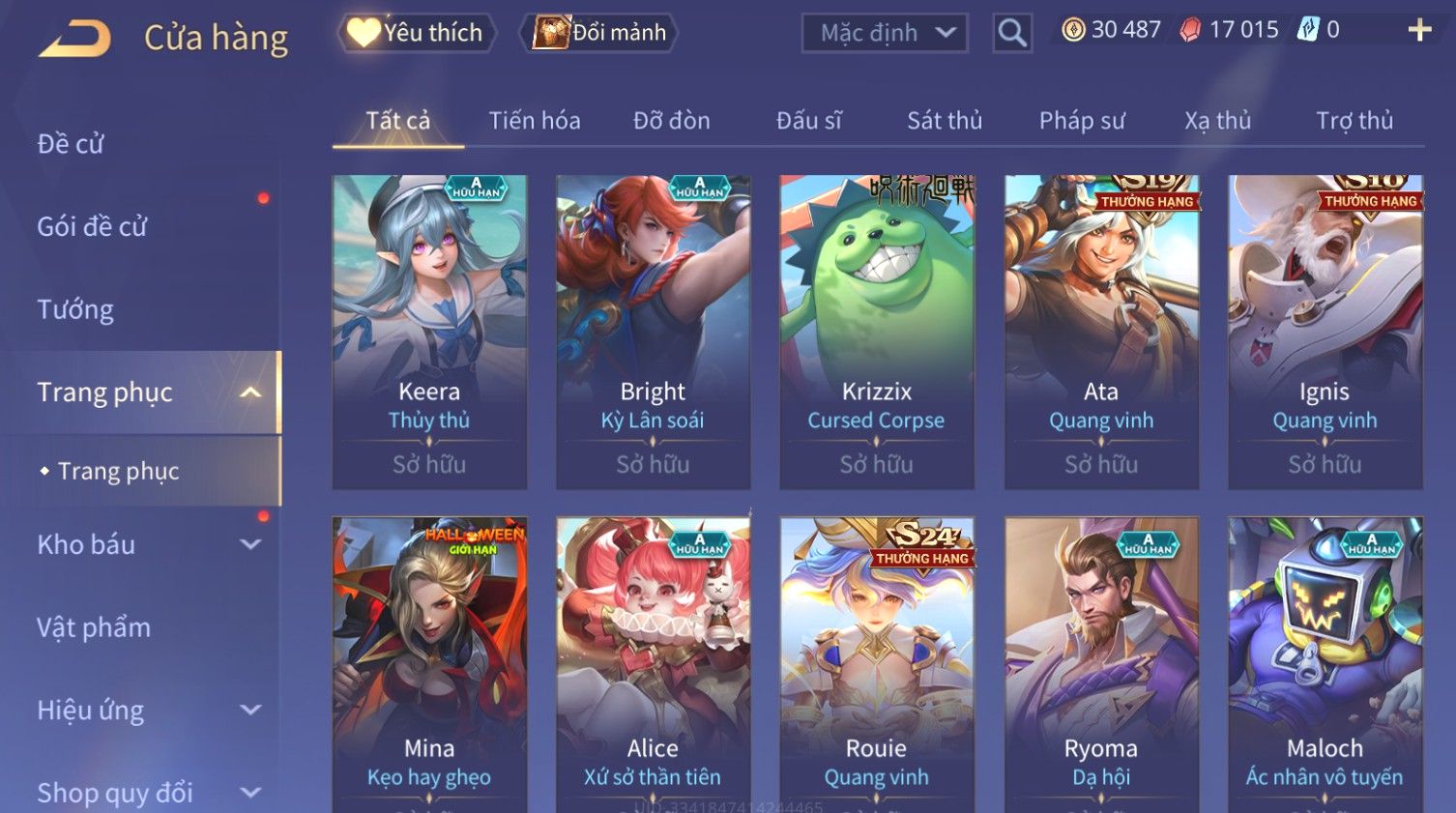Open the Đổi mảnh exchange

(x=600, y=33)
